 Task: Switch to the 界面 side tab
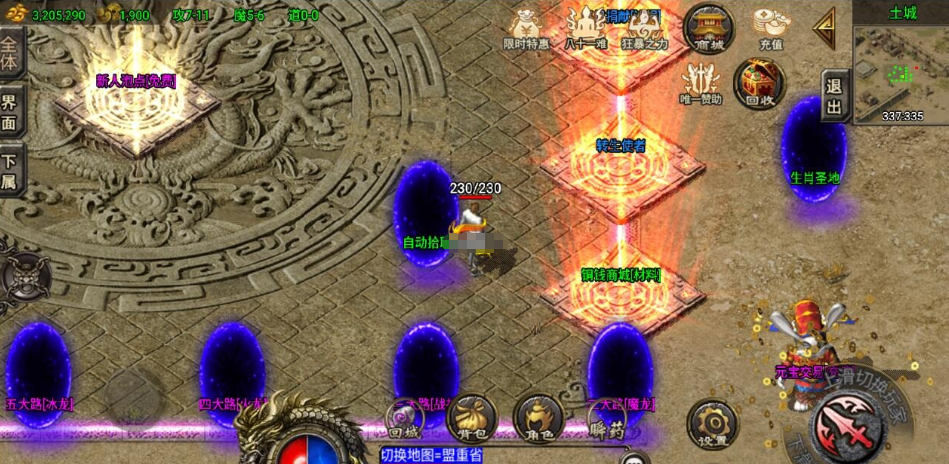(11, 111)
